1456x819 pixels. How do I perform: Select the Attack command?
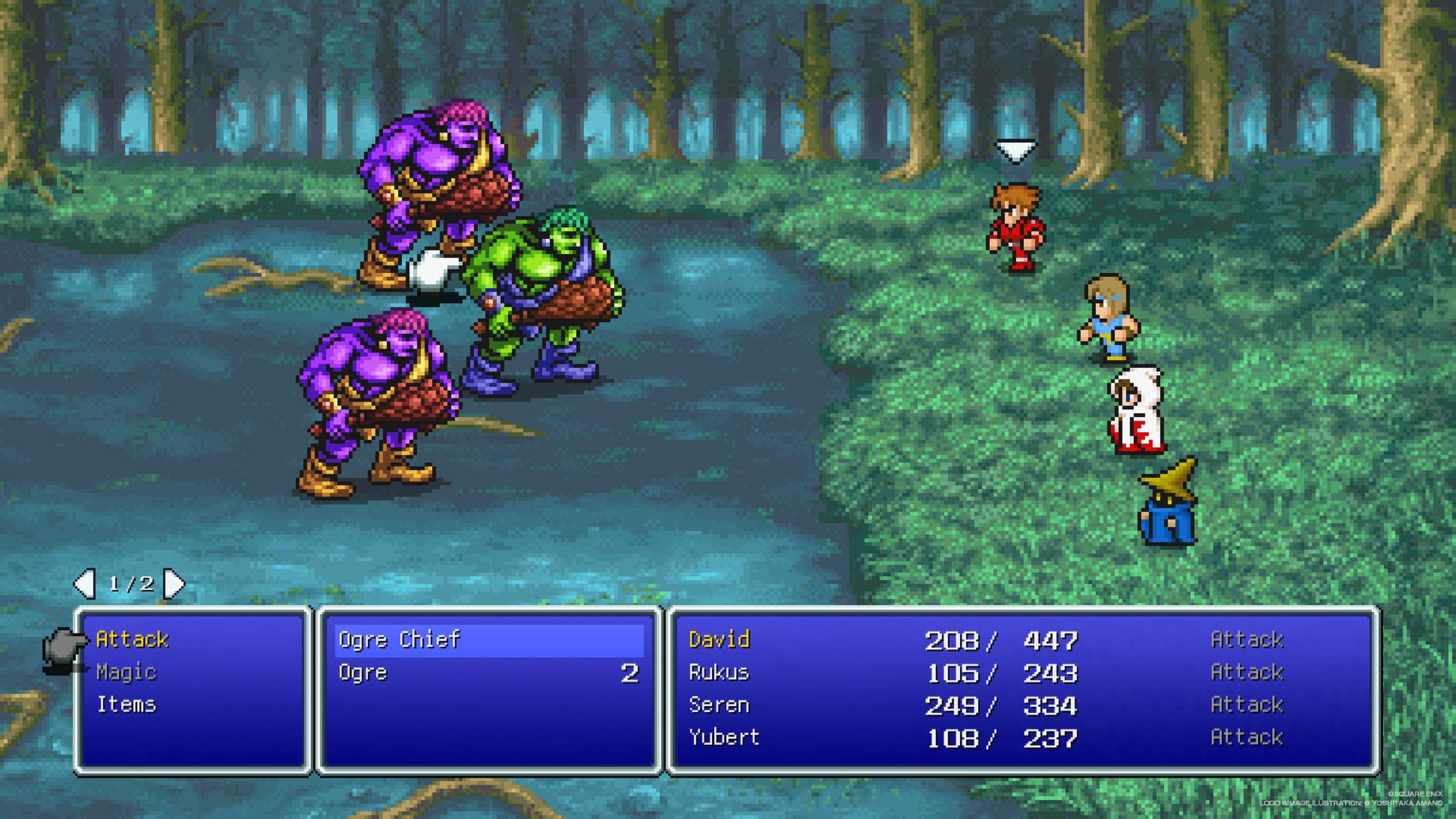(x=132, y=639)
